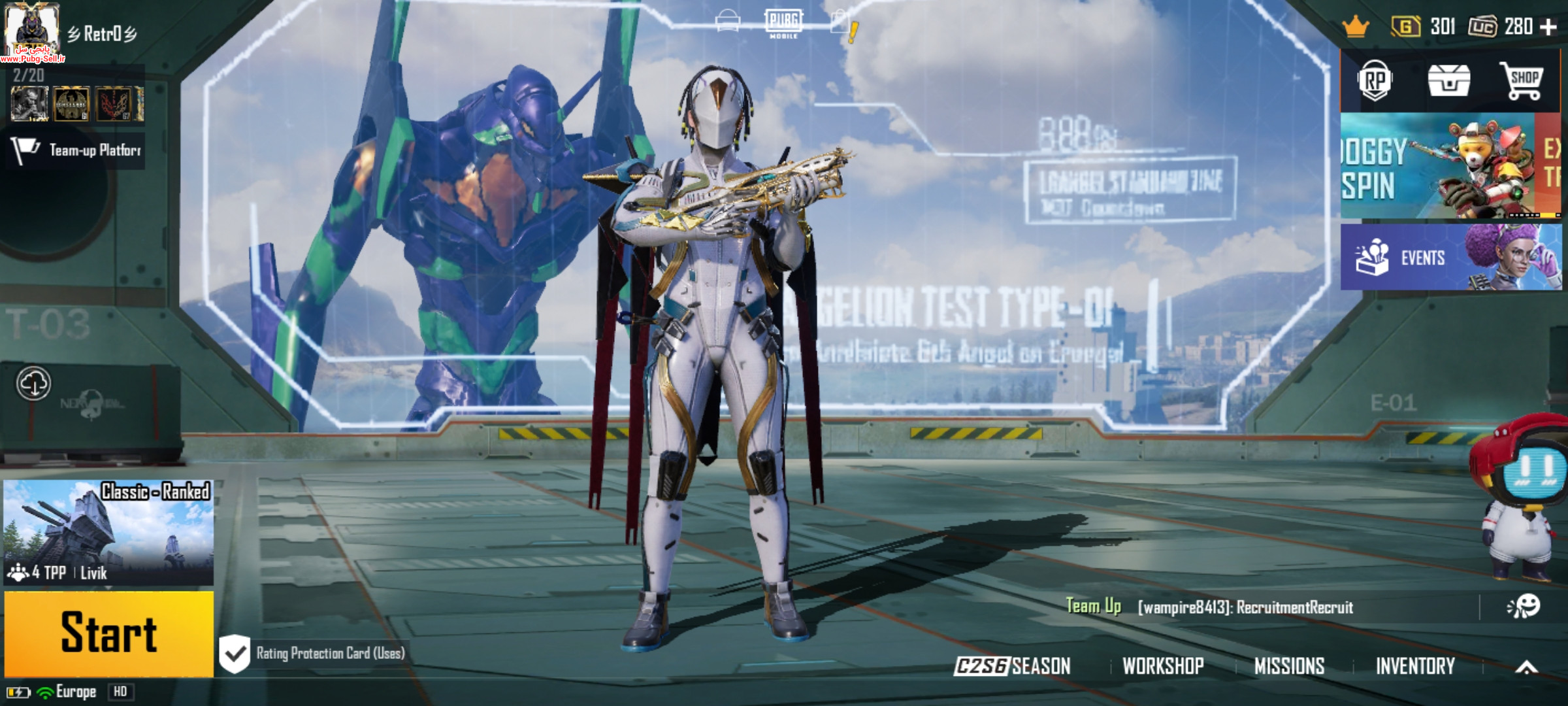The height and width of the screenshot is (706, 1568).
Task: Open the chat emote icon
Action: click(1524, 607)
